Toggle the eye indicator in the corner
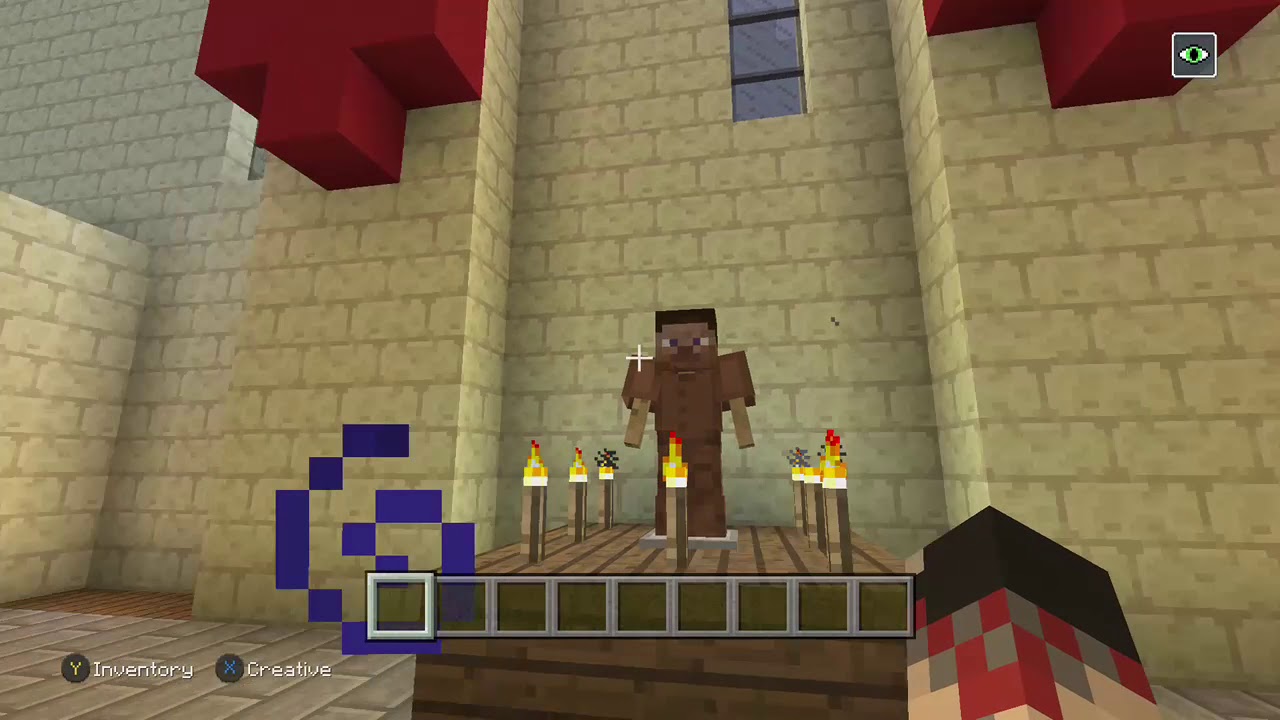 coord(1194,55)
